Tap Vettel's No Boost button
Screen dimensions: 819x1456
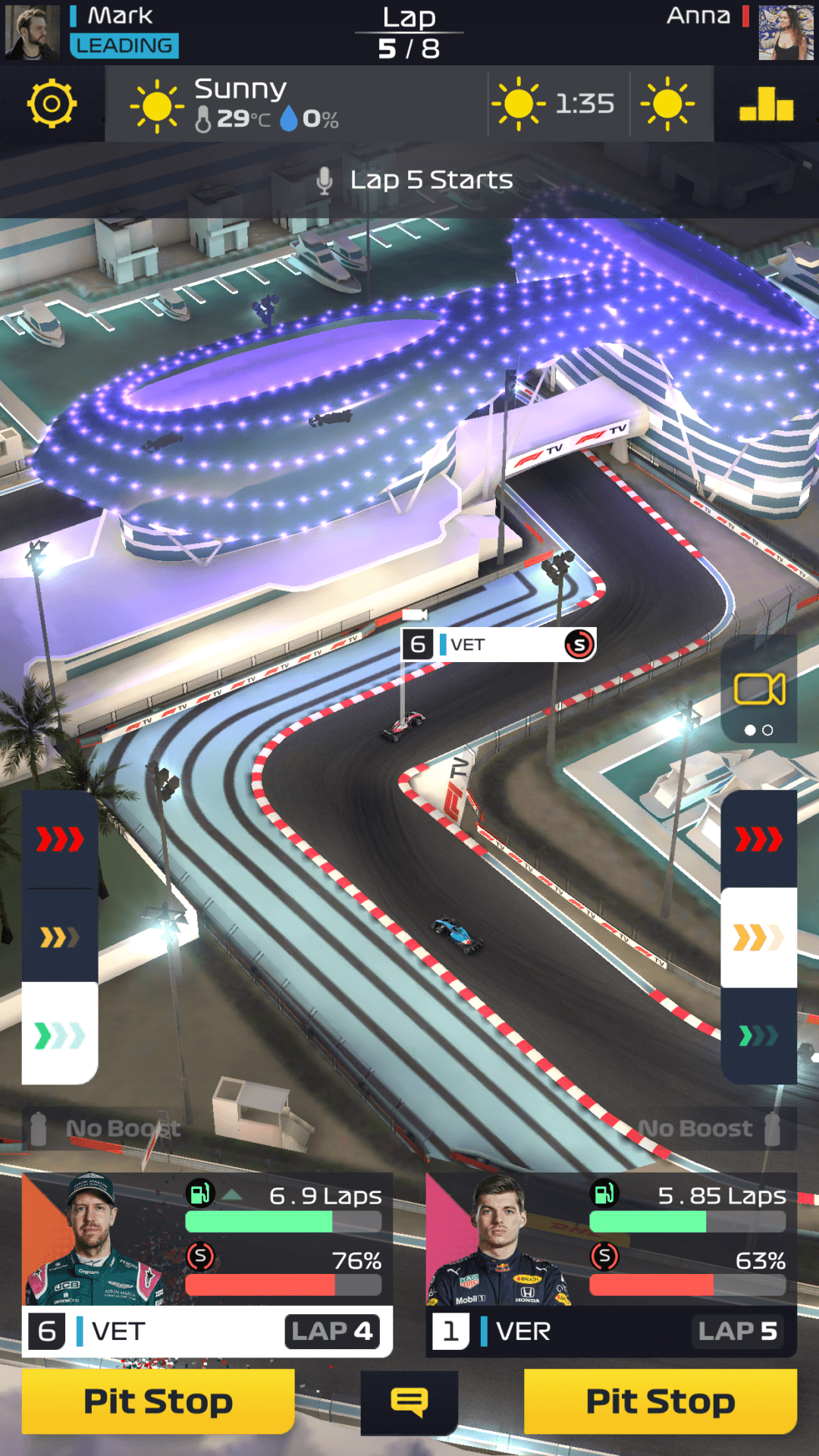106,1129
